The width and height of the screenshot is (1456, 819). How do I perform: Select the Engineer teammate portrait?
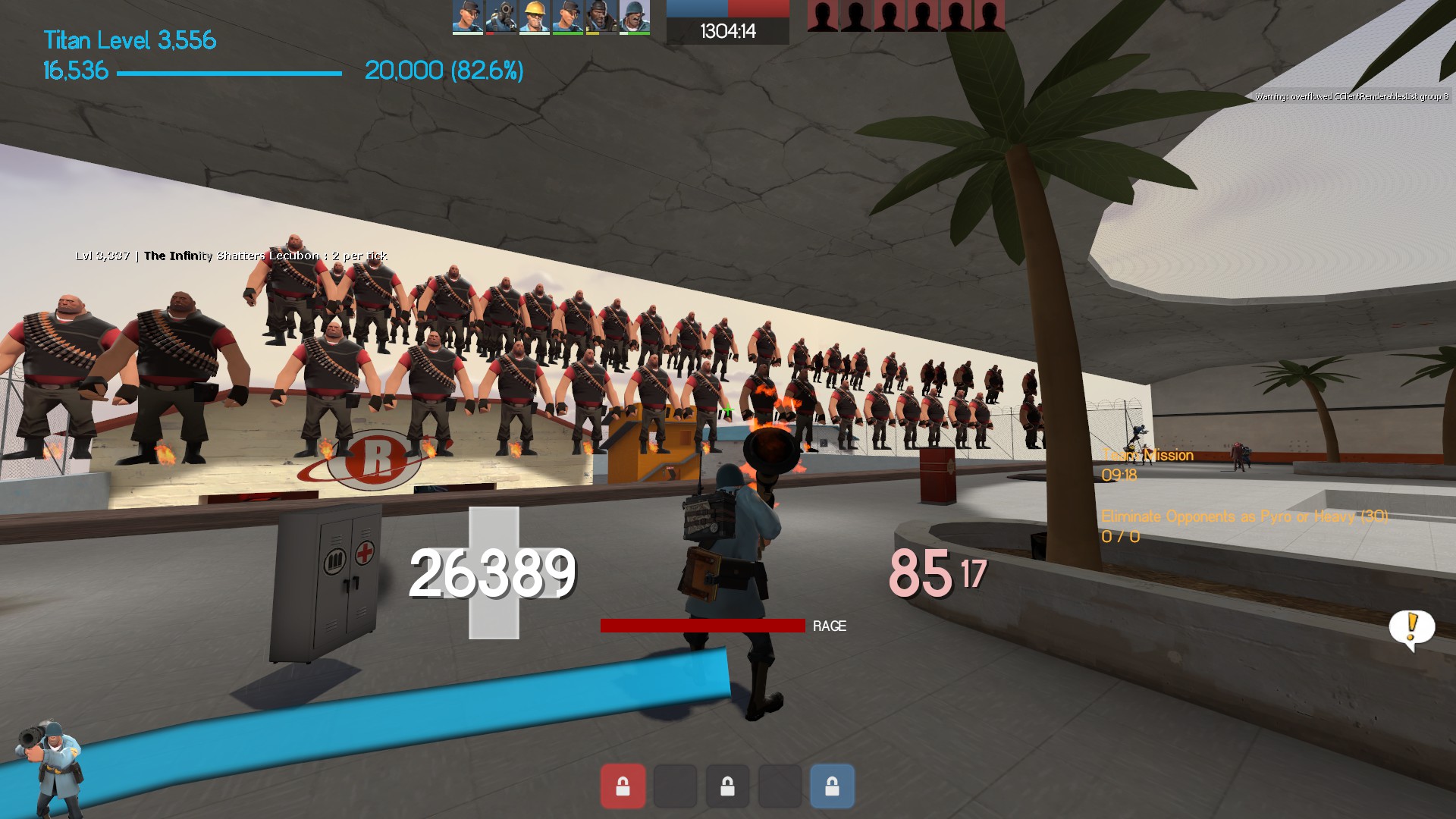tap(534, 17)
